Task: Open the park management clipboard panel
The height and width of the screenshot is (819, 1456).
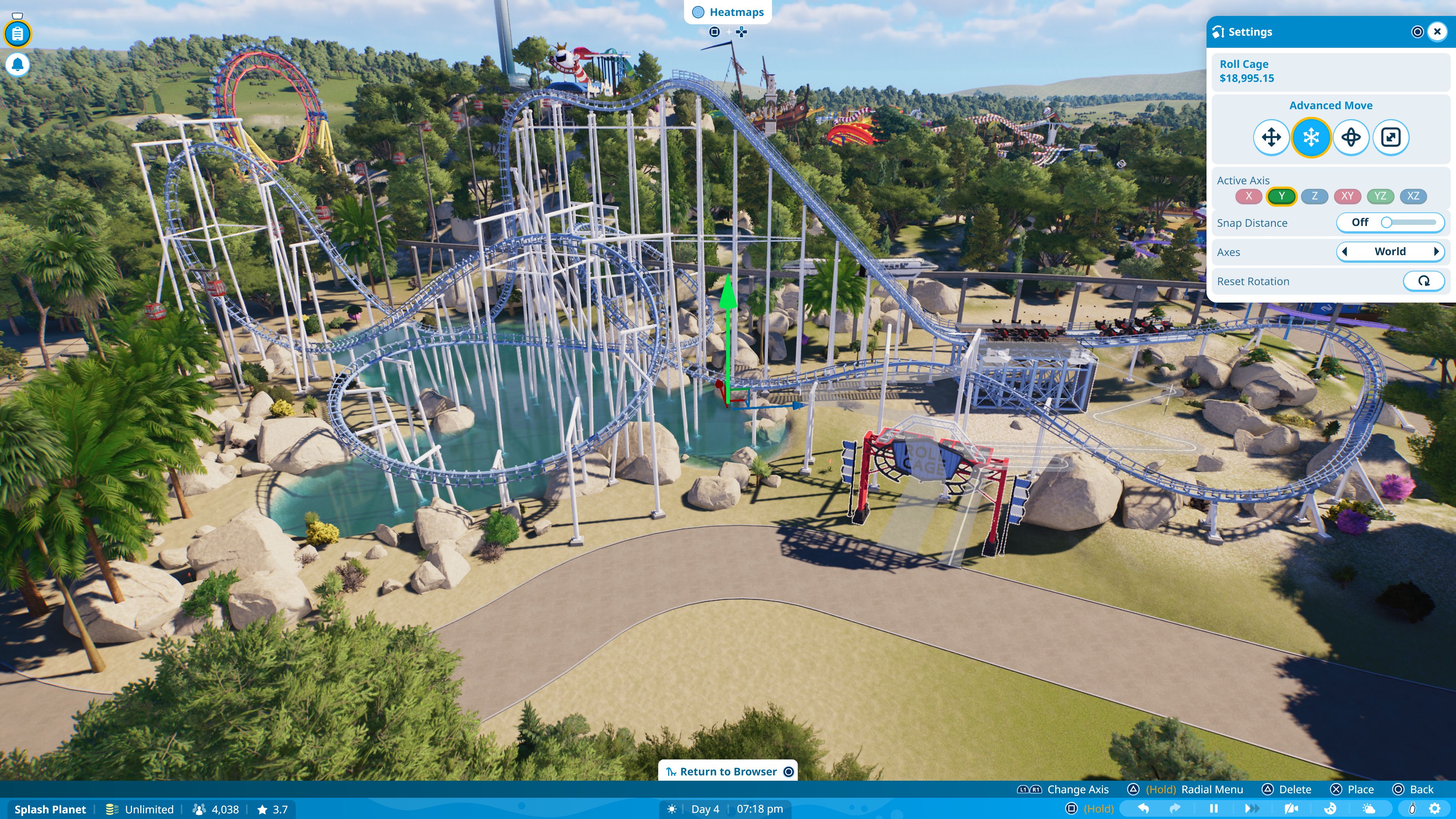Action: click(x=17, y=33)
